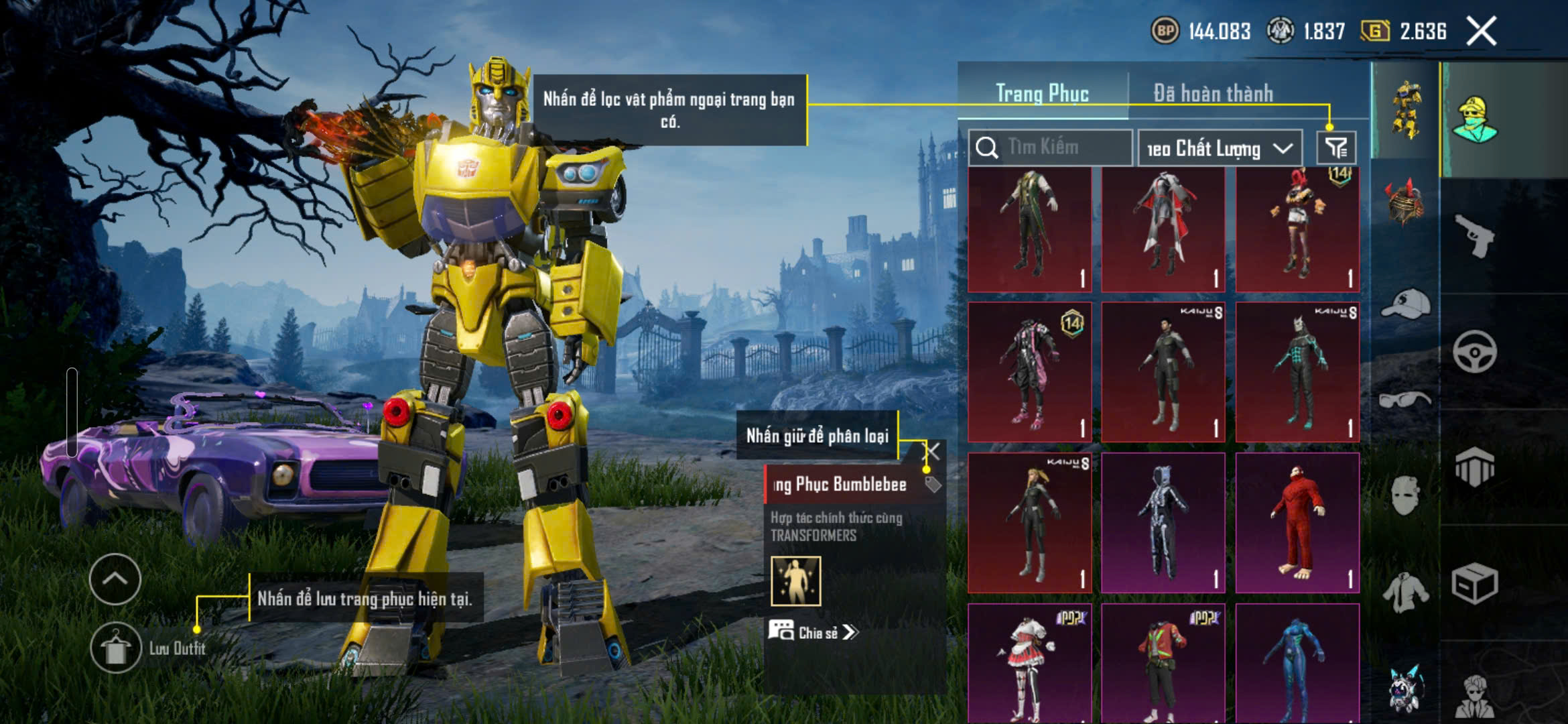Viewport: 1568px width, 724px height.
Task: Open the Chất Lượng sort dropdown
Action: pyautogui.click(x=1220, y=148)
